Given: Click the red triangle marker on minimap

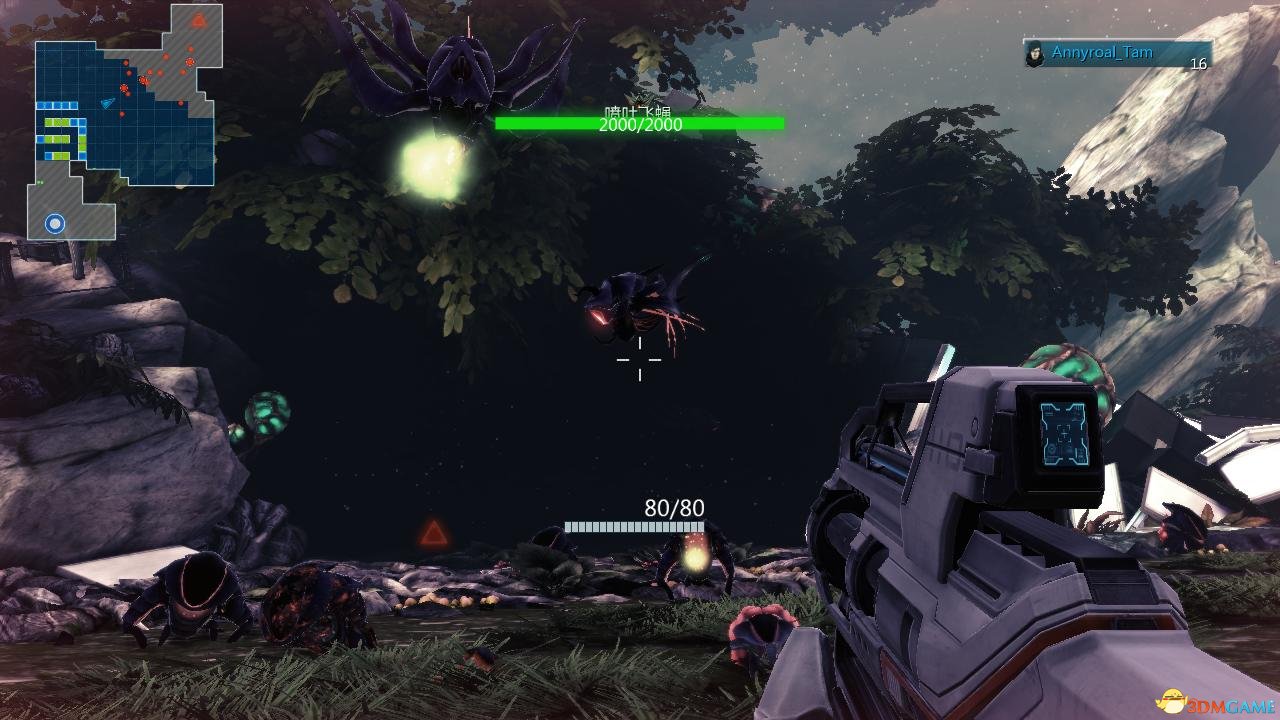Looking at the screenshot, I should 199,19.
